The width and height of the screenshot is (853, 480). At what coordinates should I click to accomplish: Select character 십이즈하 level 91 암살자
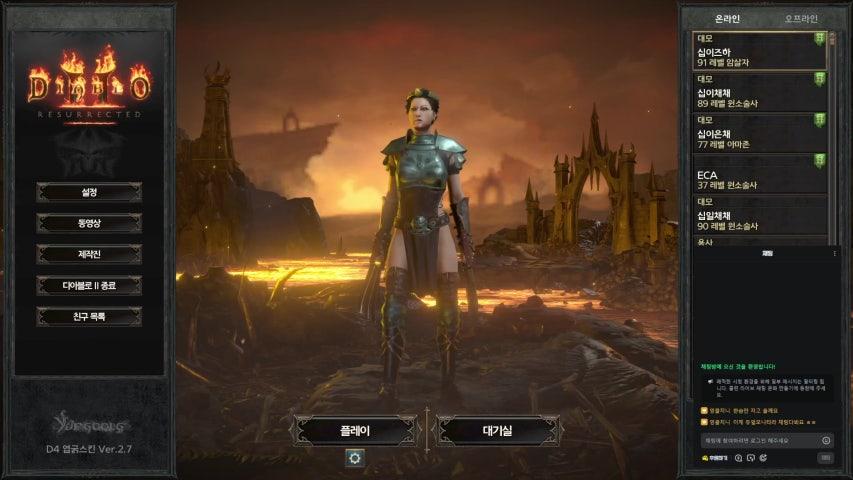coord(760,51)
